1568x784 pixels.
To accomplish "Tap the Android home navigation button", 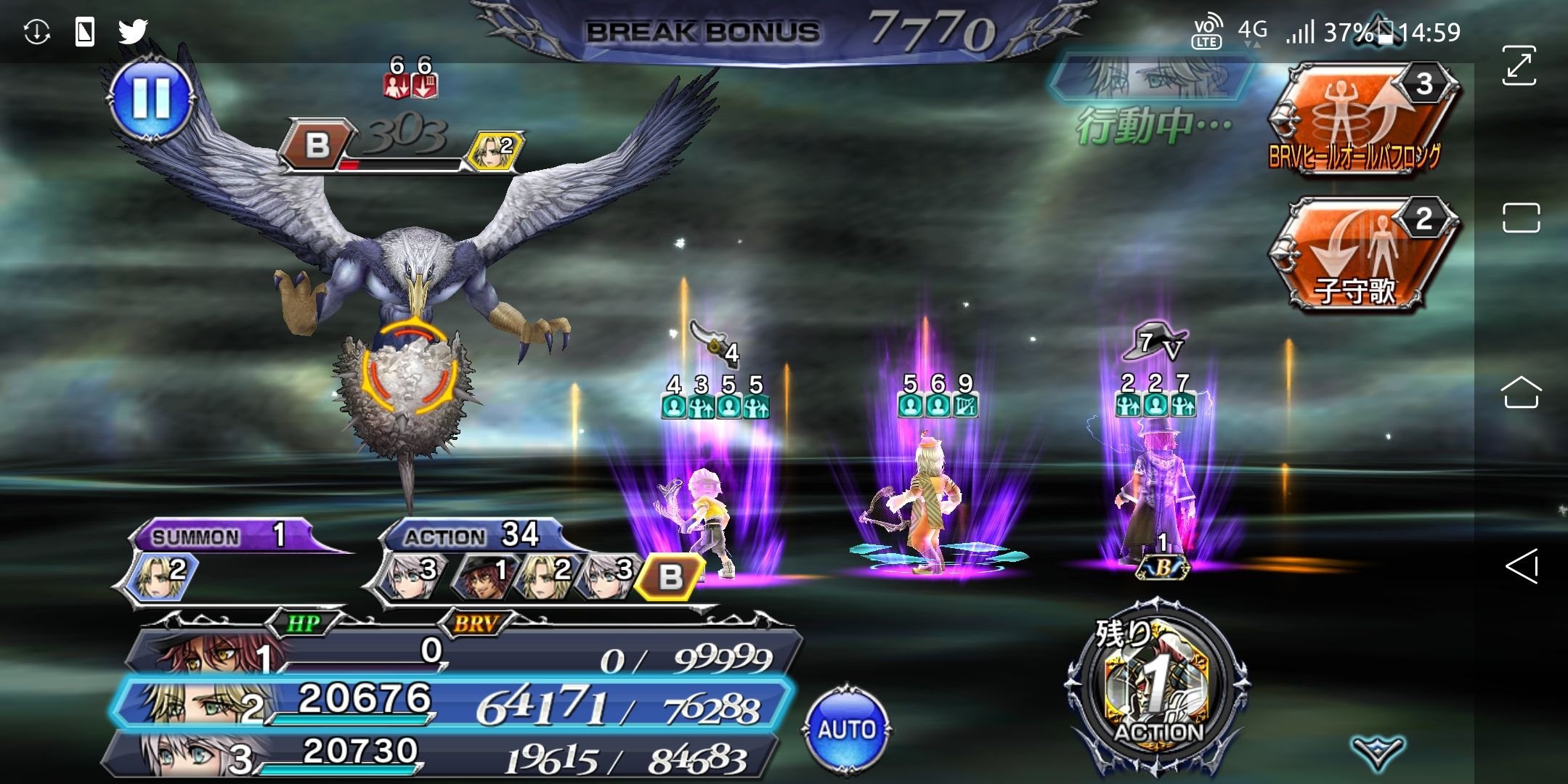I will 1521,393.
